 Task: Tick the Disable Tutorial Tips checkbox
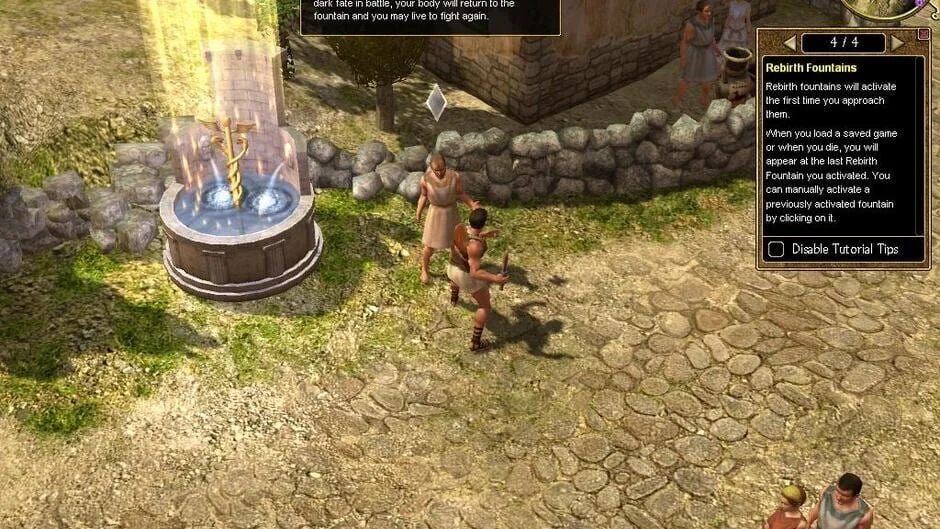(x=776, y=249)
